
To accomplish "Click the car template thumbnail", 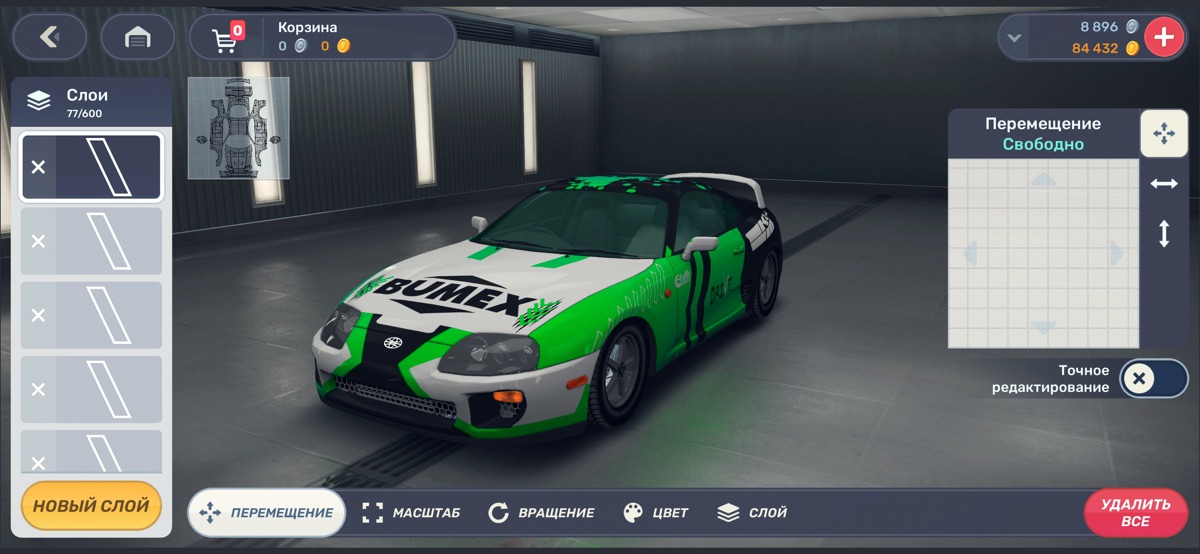I will 238,128.
